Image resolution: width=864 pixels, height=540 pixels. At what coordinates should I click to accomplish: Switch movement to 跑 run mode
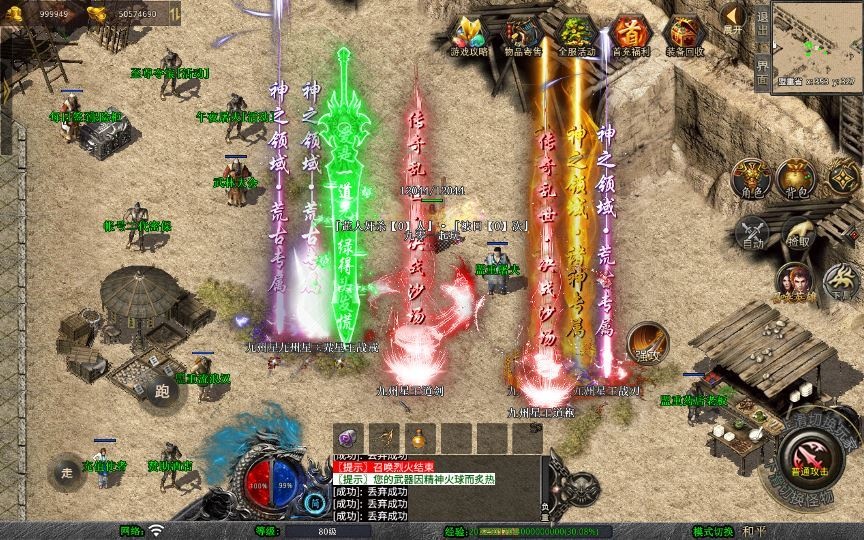(160, 390)
